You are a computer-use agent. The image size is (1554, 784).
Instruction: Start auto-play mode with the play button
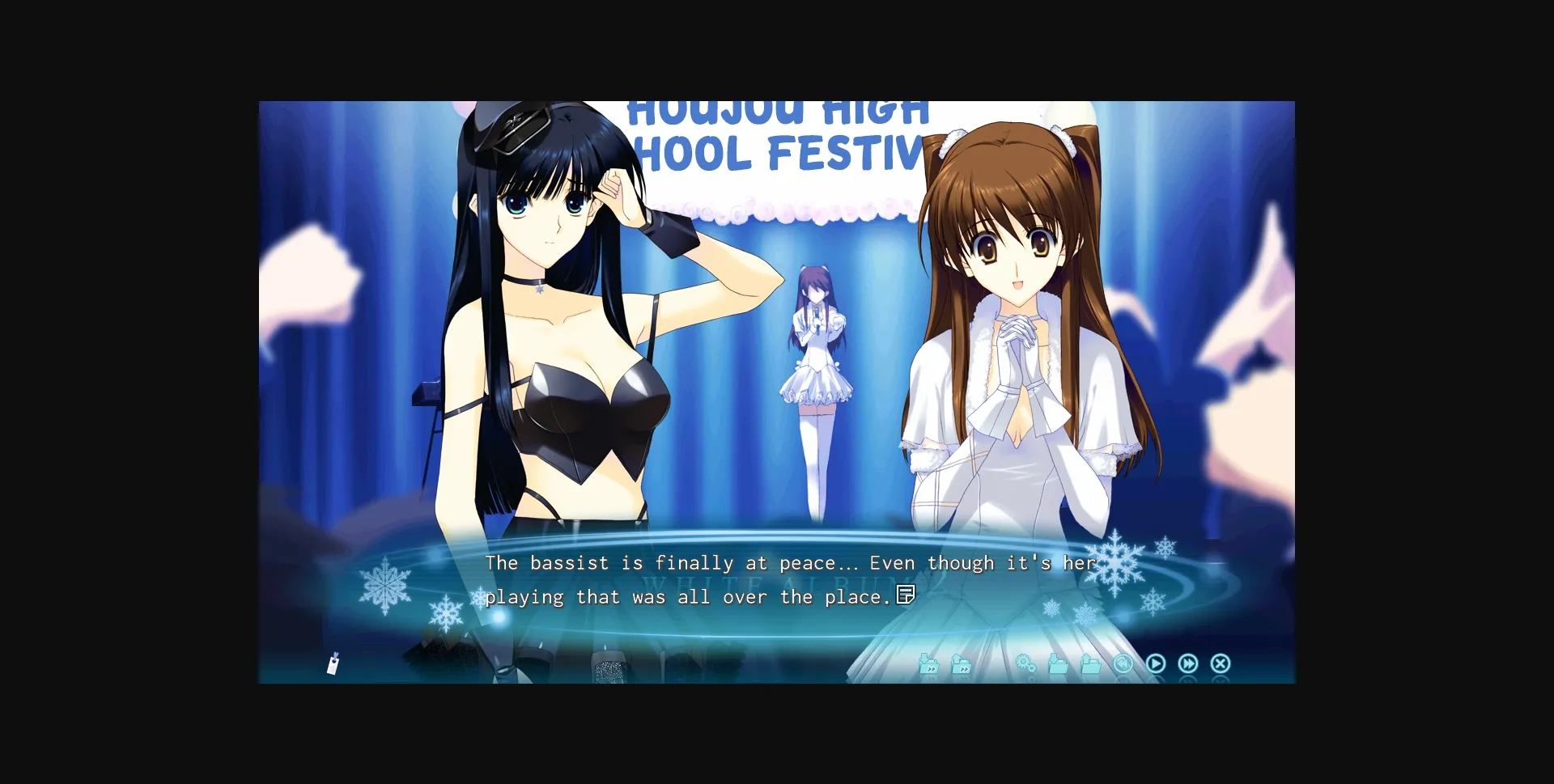click(x=1156, y=663)
